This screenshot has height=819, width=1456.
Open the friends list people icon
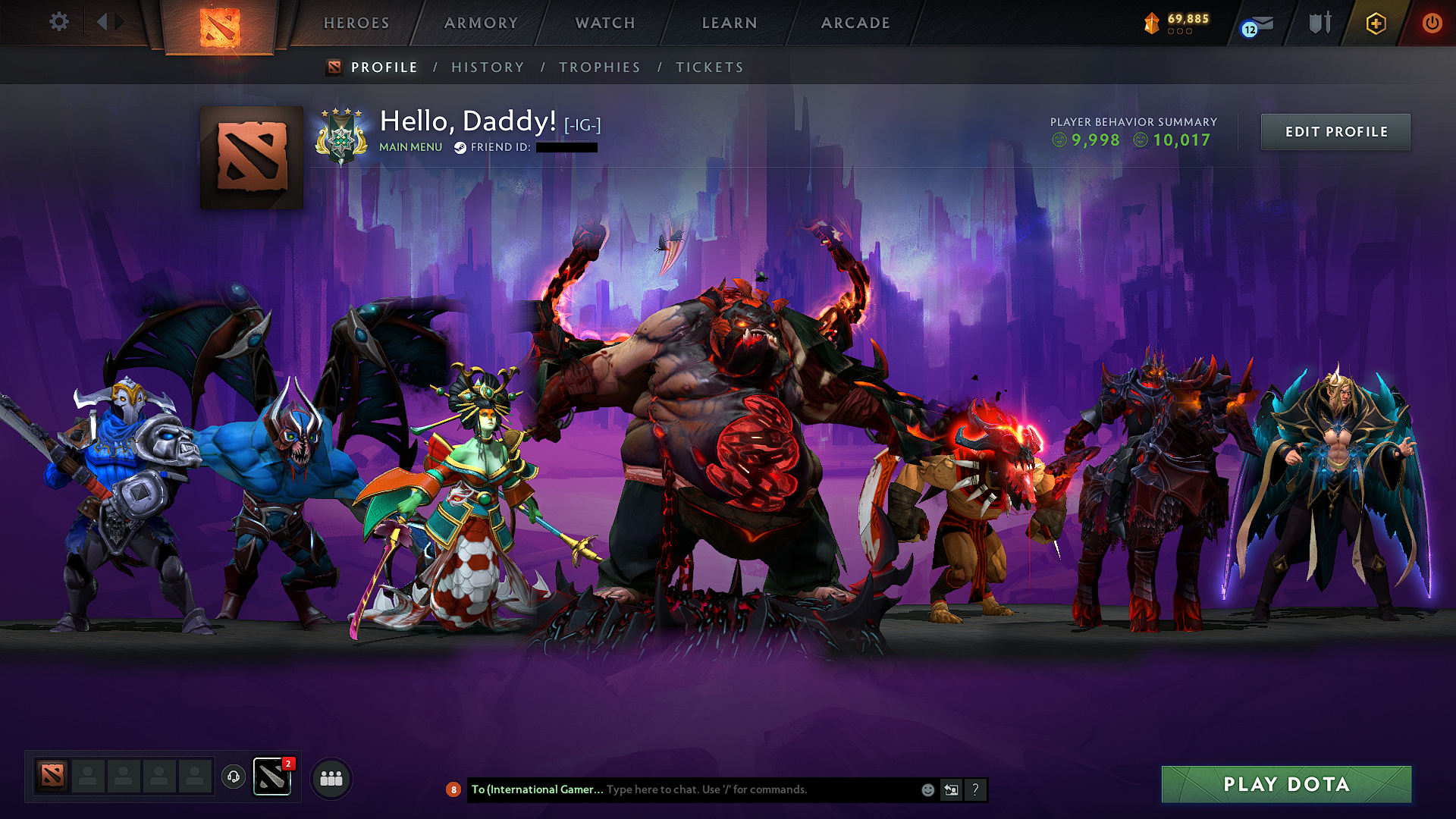pyautogui.click(x=331, y=777)
